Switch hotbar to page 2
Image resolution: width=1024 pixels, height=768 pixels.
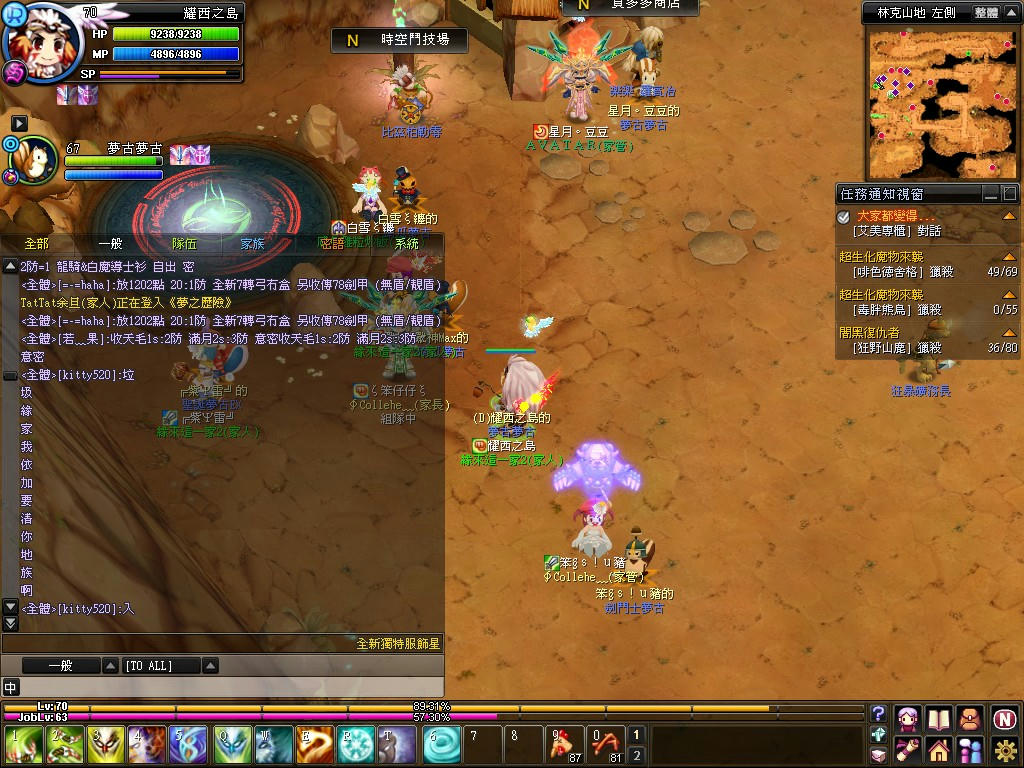point(636,755)
